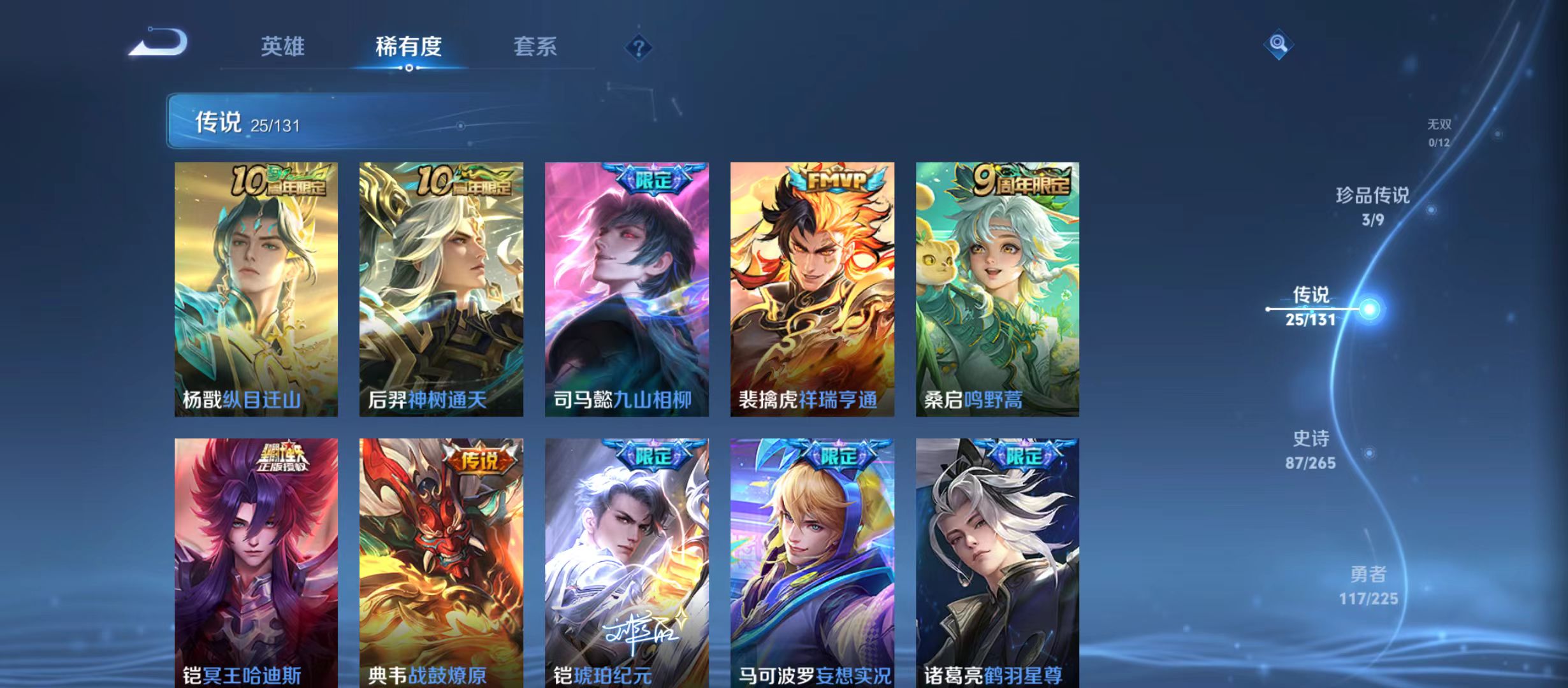Open the help question mark icon
The height and width of the screenshot is (688, 1568).
[x=639, y=47]
